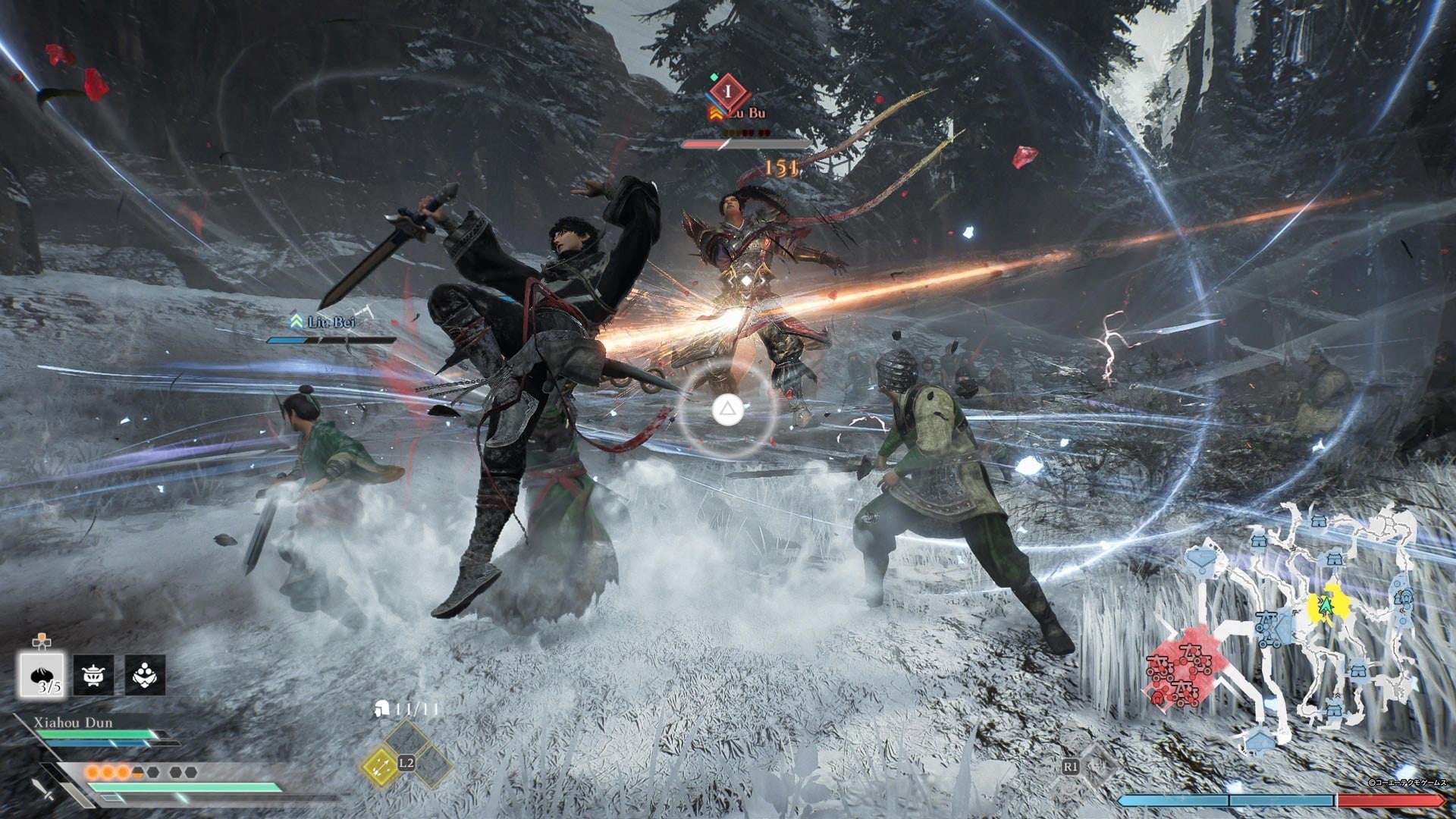
Task: Click Lu Bu's red rank diamond marker
Action: coord(729,93)
